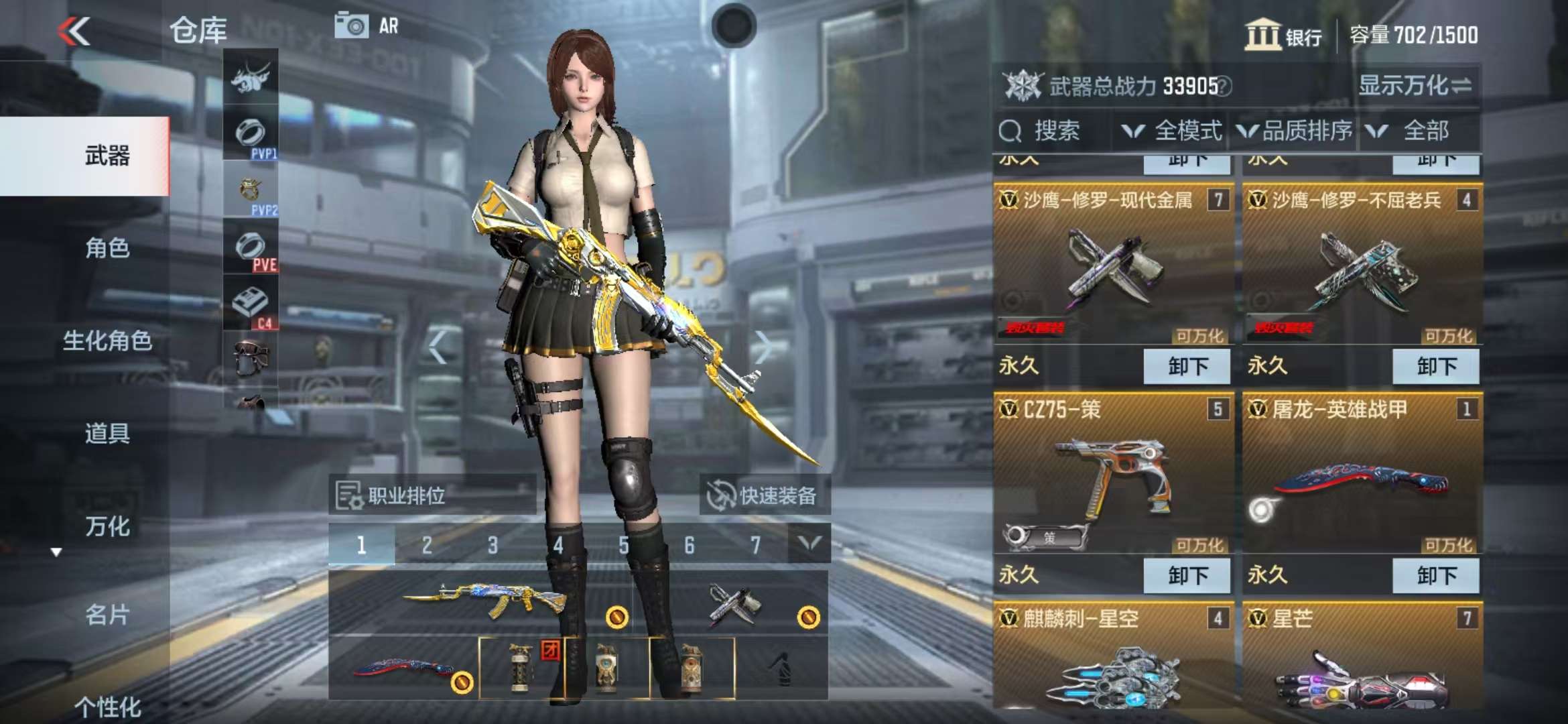This screenshot has width=1568, height=724.
Task: Switch to the 名片 category tab
Action: pyautogui.click(x=107, y=614)
